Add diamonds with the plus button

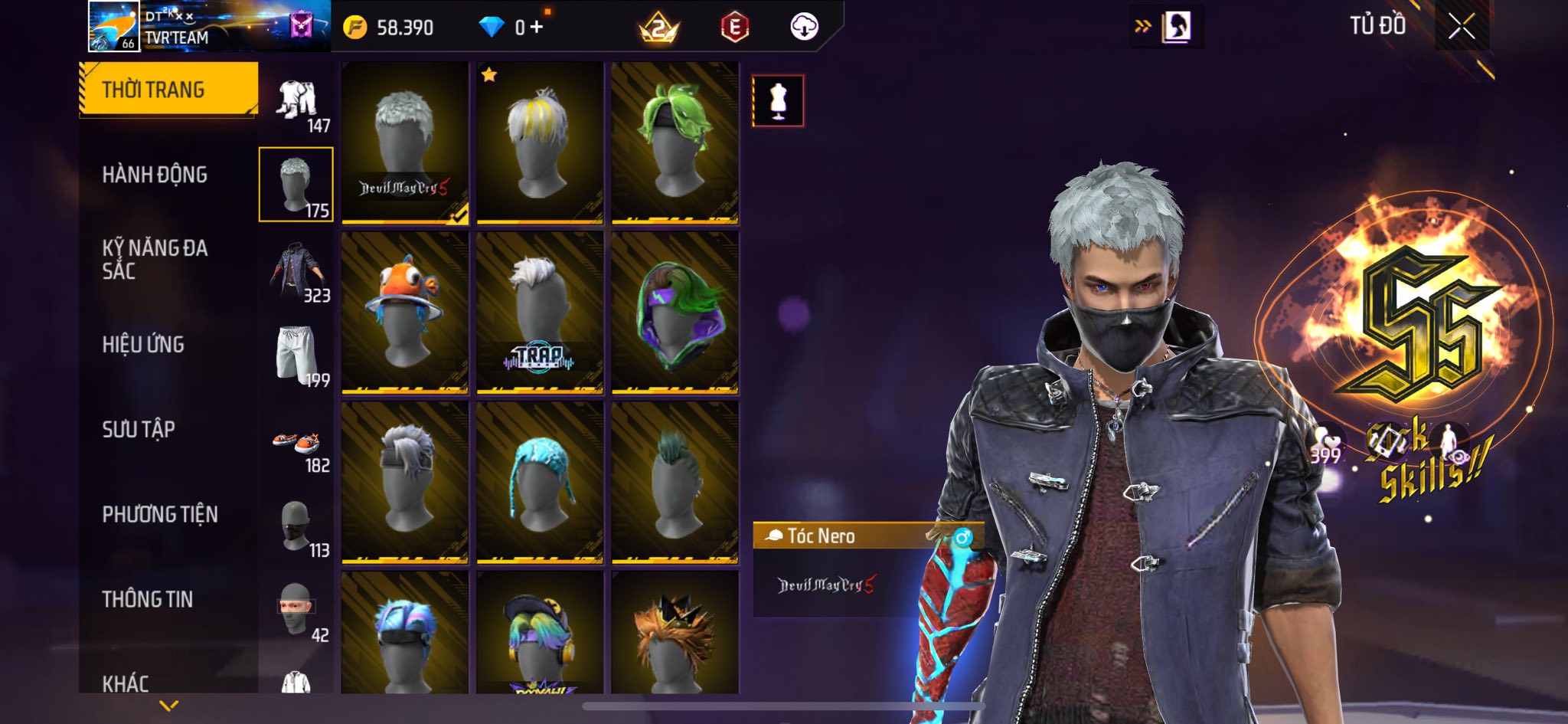537,28
